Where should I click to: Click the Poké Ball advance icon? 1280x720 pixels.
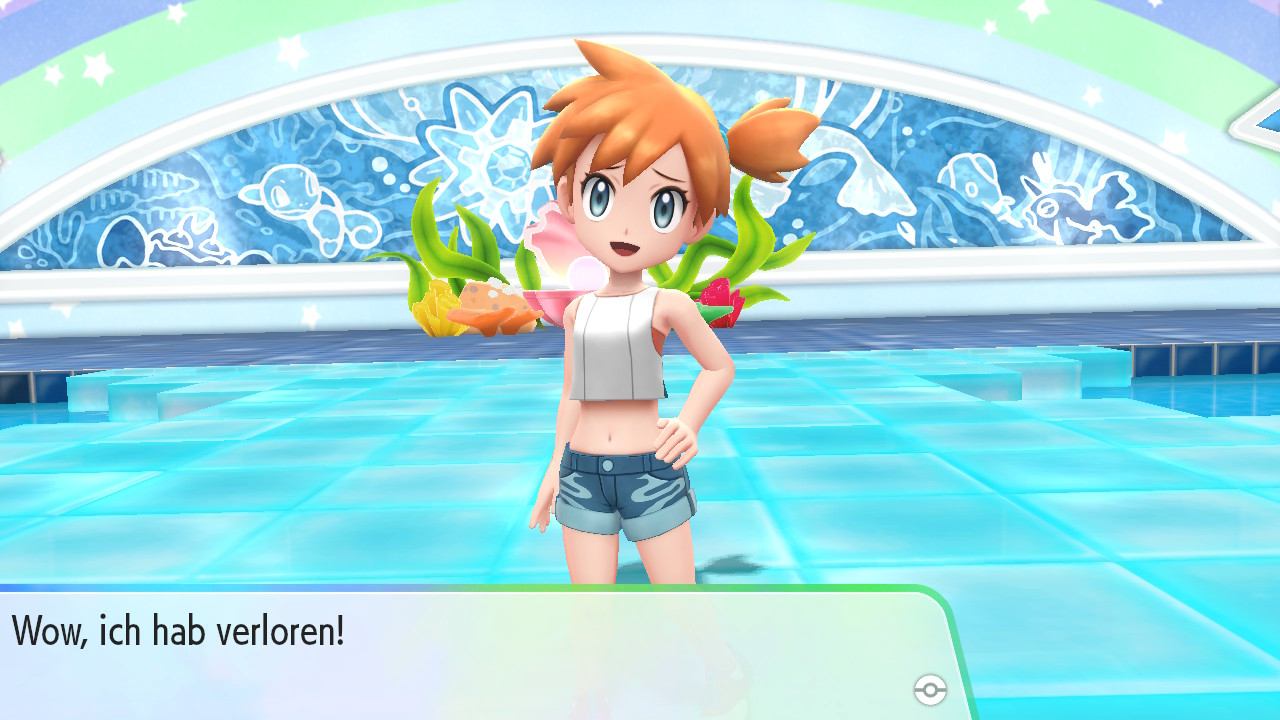pyautogui.click(x=930, y=686)
